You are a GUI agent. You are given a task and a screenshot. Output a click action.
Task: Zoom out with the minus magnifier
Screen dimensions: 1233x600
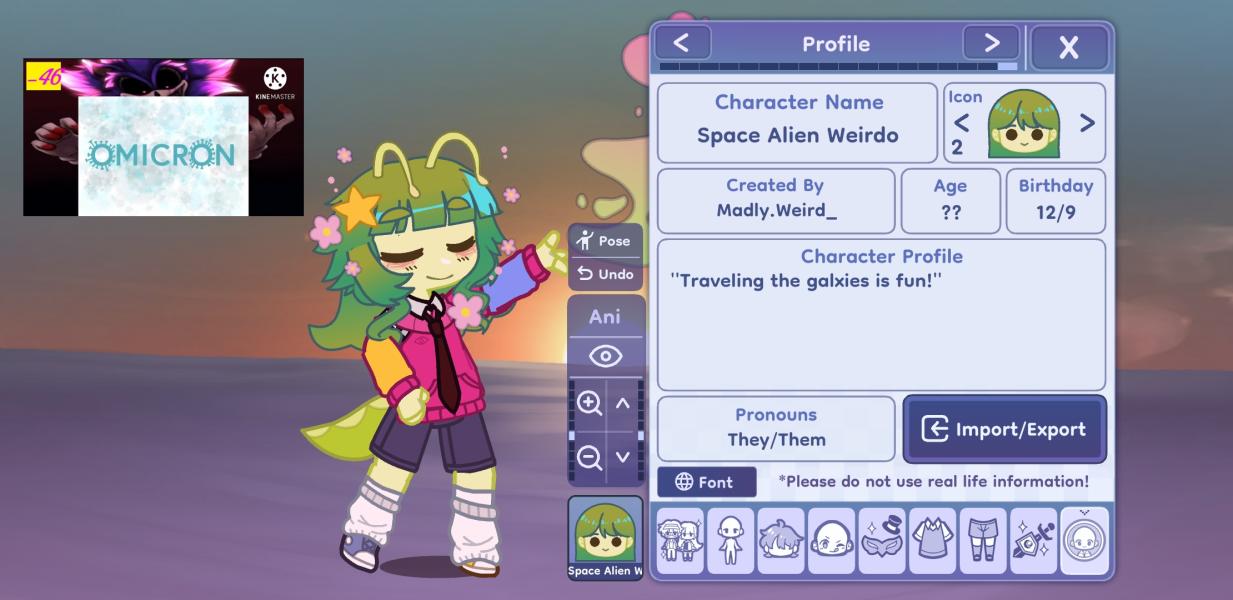pos(590,458)
